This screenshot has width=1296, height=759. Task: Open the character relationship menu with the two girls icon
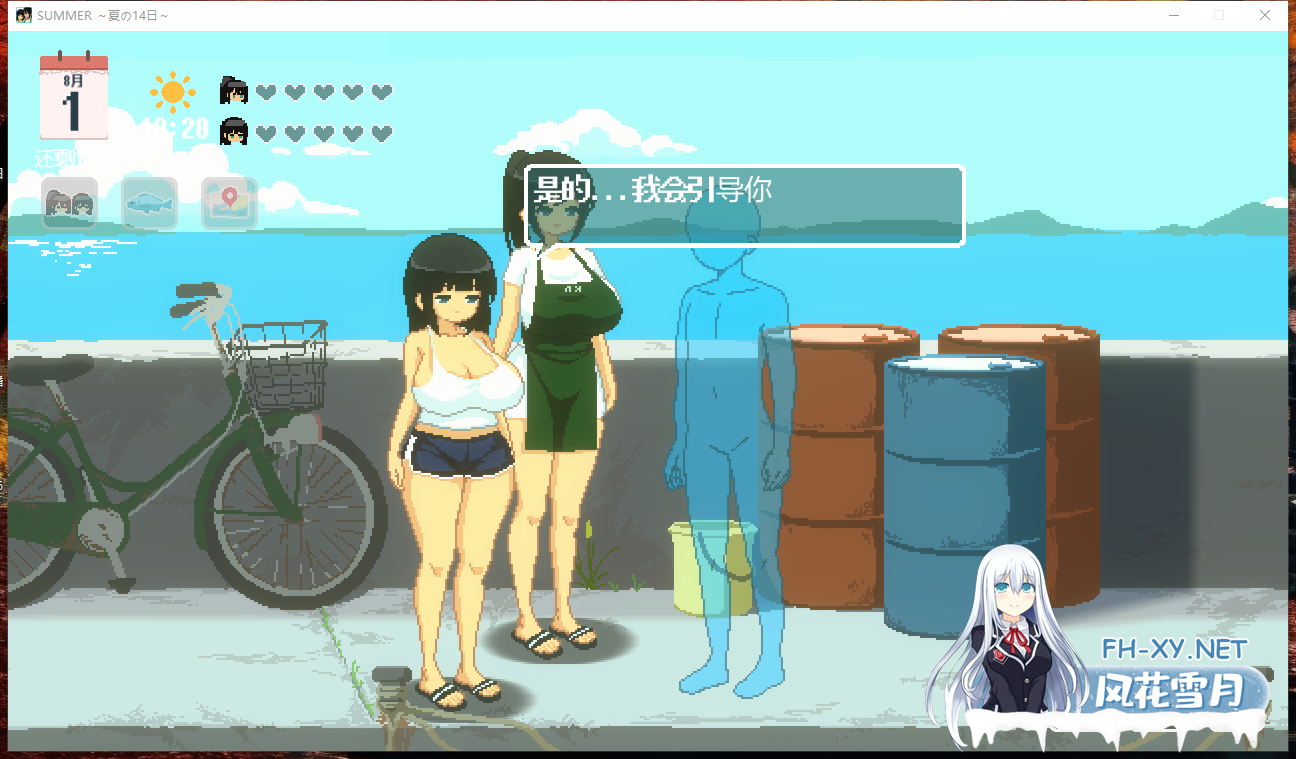(68, 202)
